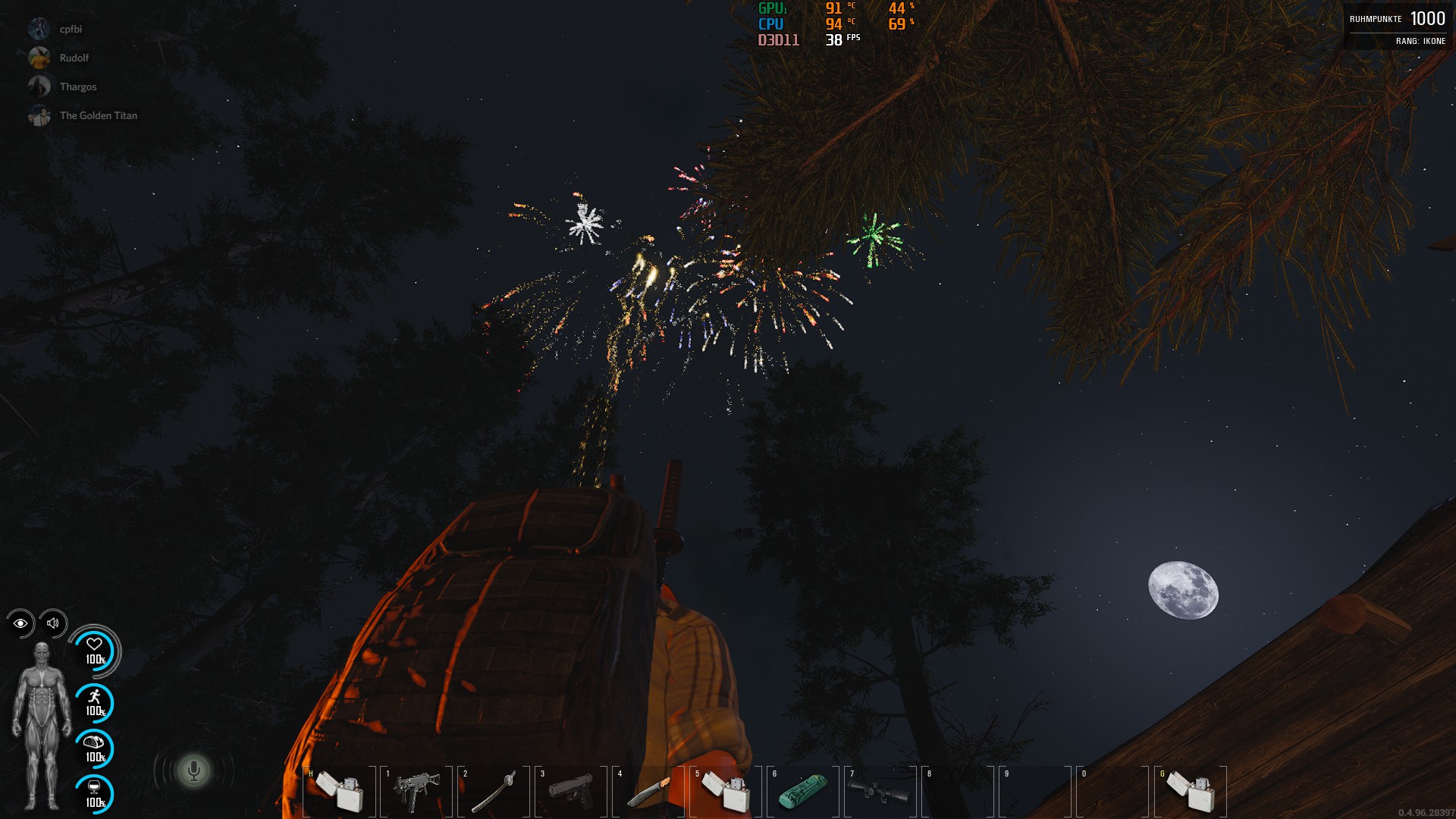Open the muscular body status figure
The height and width of the screenshot is (819, 1456).
click(42, 726)
